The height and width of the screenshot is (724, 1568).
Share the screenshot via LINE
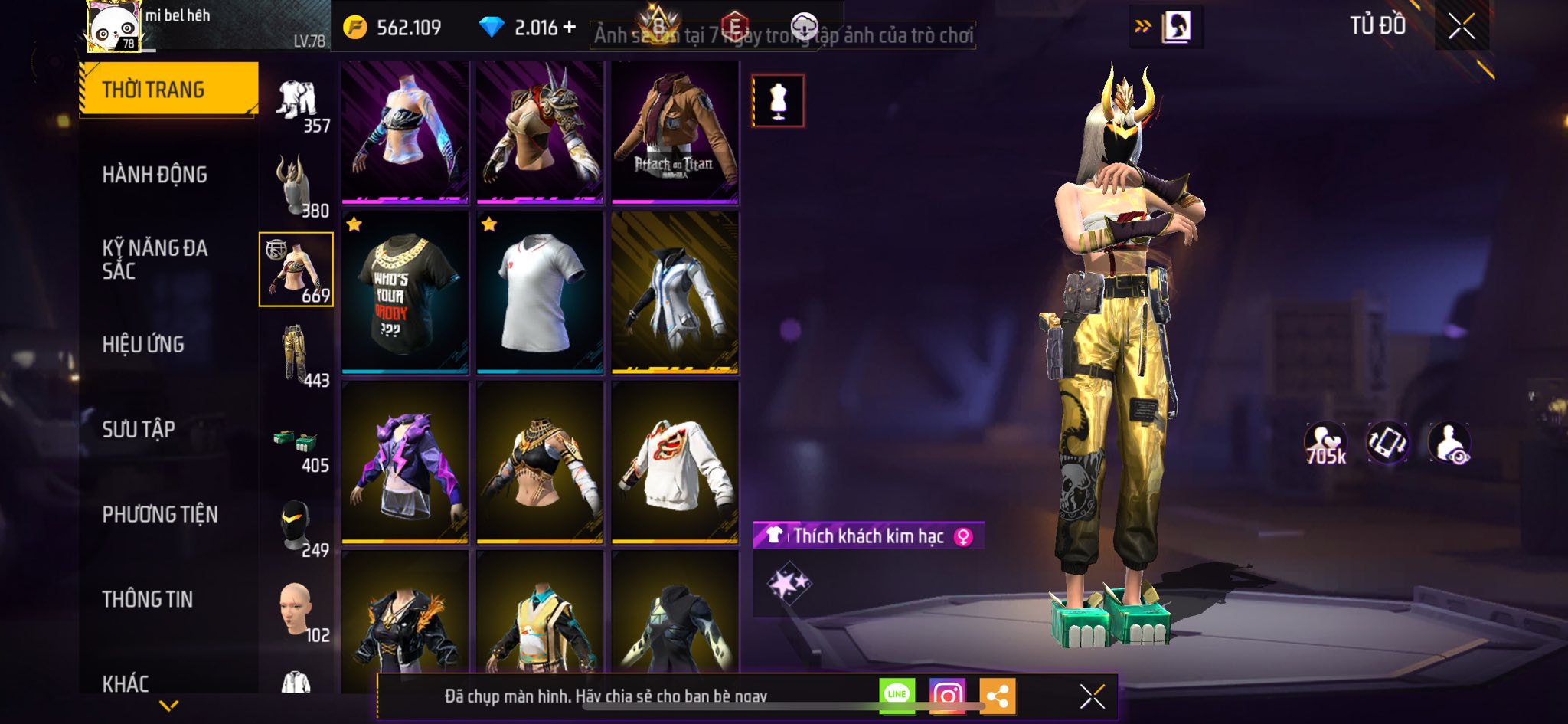coord(897,696)
